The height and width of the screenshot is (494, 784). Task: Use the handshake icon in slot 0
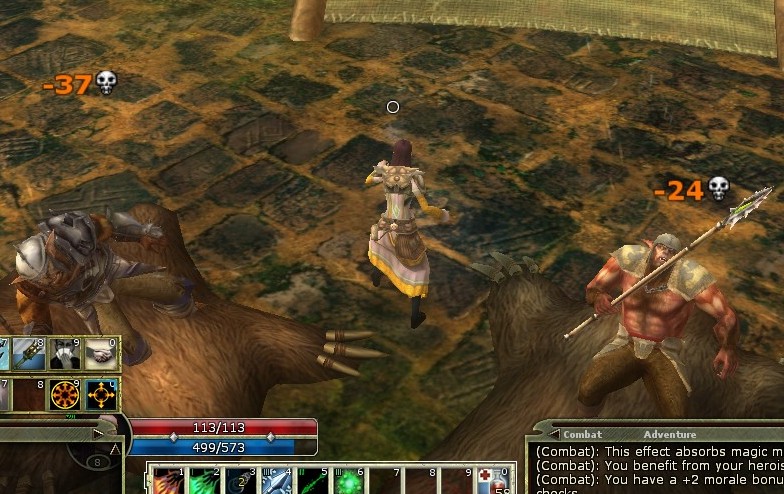point(102,354)
